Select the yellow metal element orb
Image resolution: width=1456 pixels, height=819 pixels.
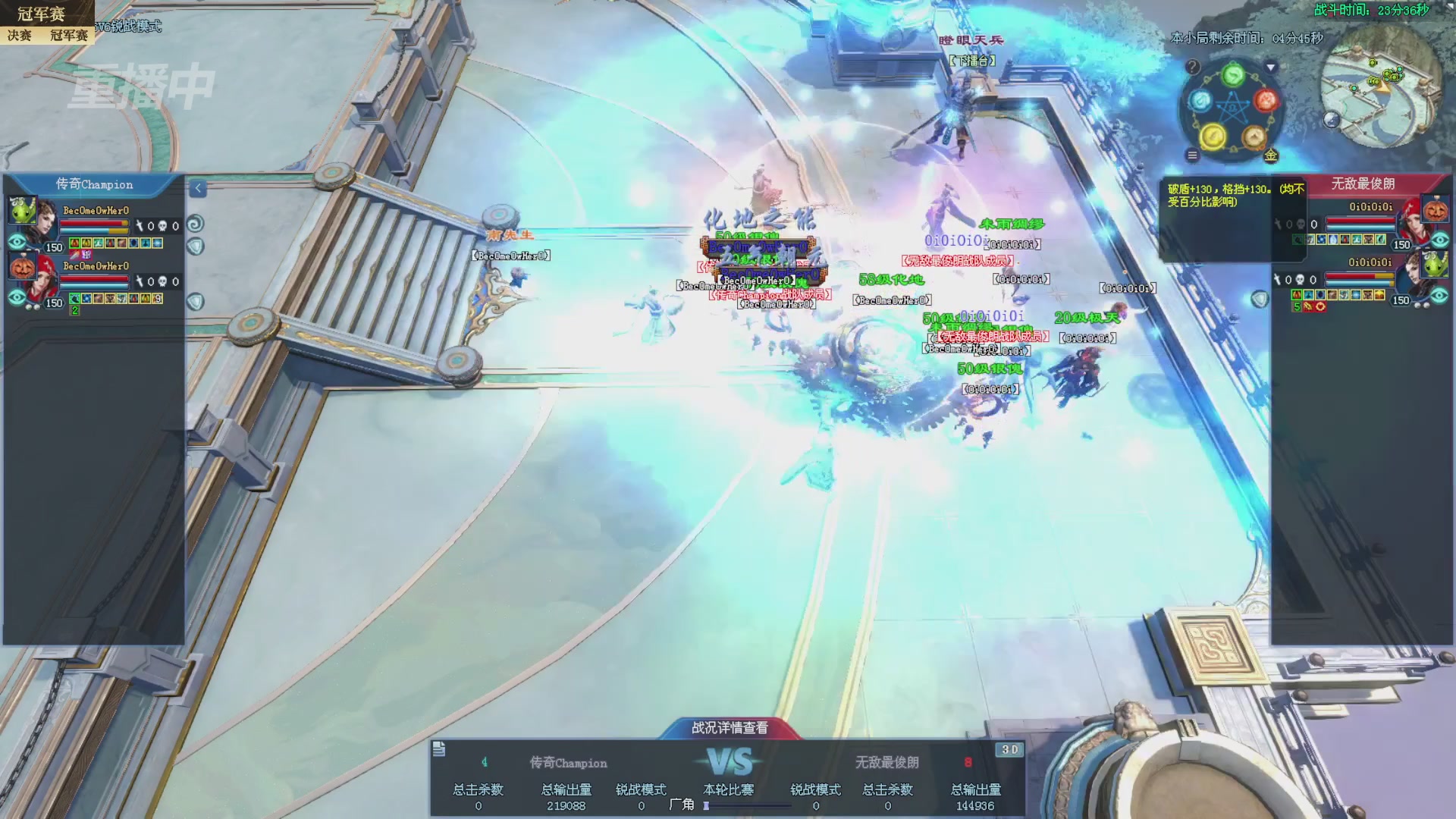(1213, 137)
